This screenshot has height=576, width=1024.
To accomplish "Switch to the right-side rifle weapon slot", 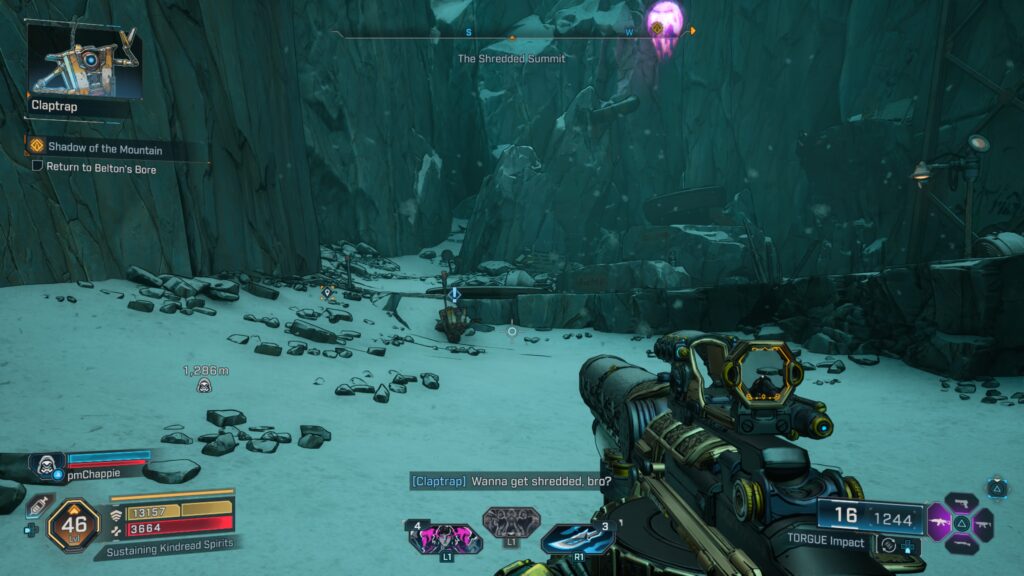I will click(982, 523).
